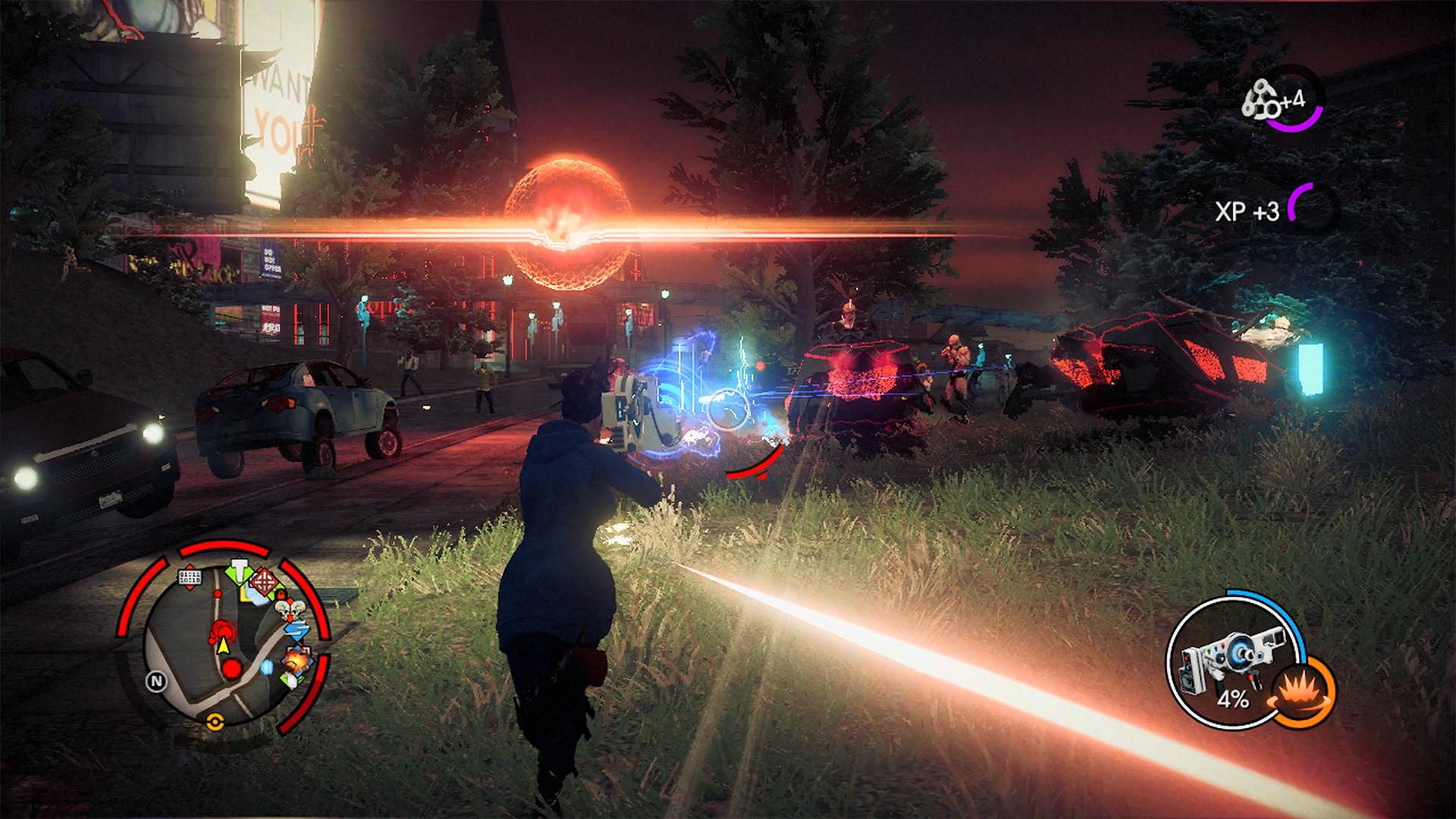The image size is (1456, 819).
Task: Toggle the player position arrow on minimap
Action: (224, 646)
